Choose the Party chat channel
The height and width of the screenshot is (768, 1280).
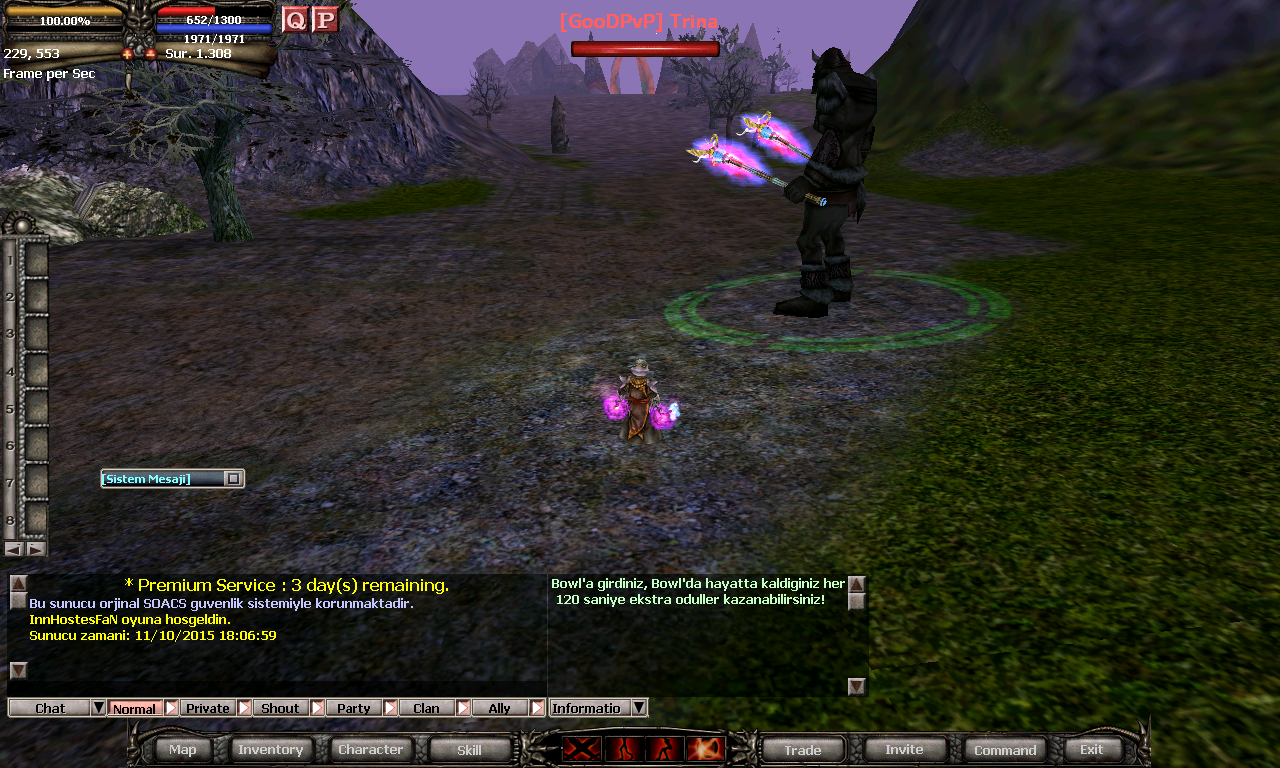pyautogui.click(x=353, y=708)
